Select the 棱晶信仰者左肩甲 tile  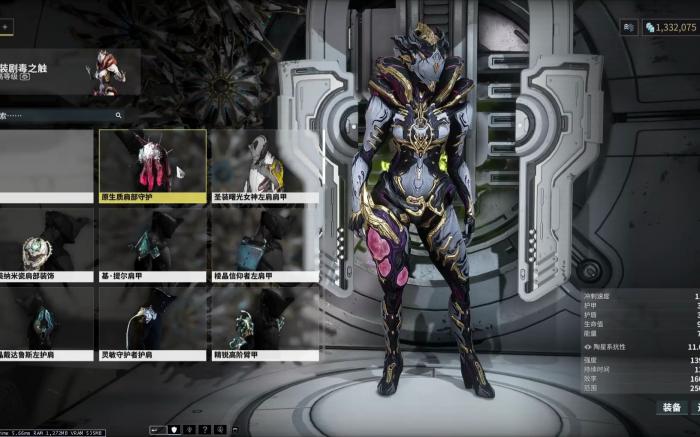point(264,244)
